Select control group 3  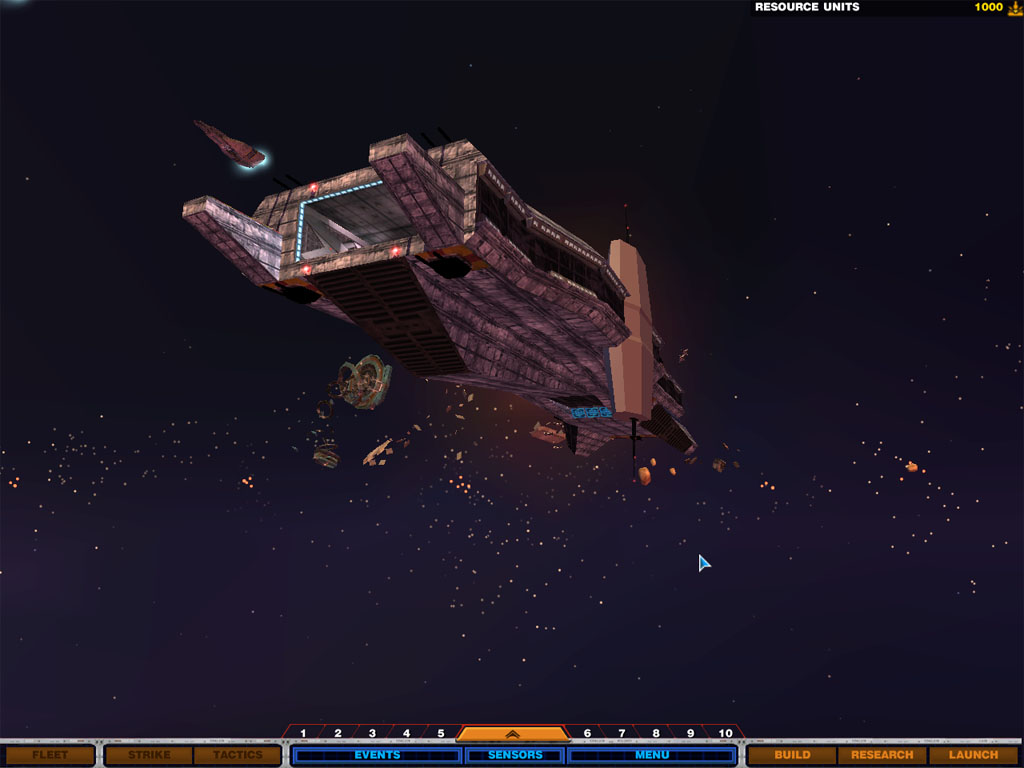pos(372,733)
